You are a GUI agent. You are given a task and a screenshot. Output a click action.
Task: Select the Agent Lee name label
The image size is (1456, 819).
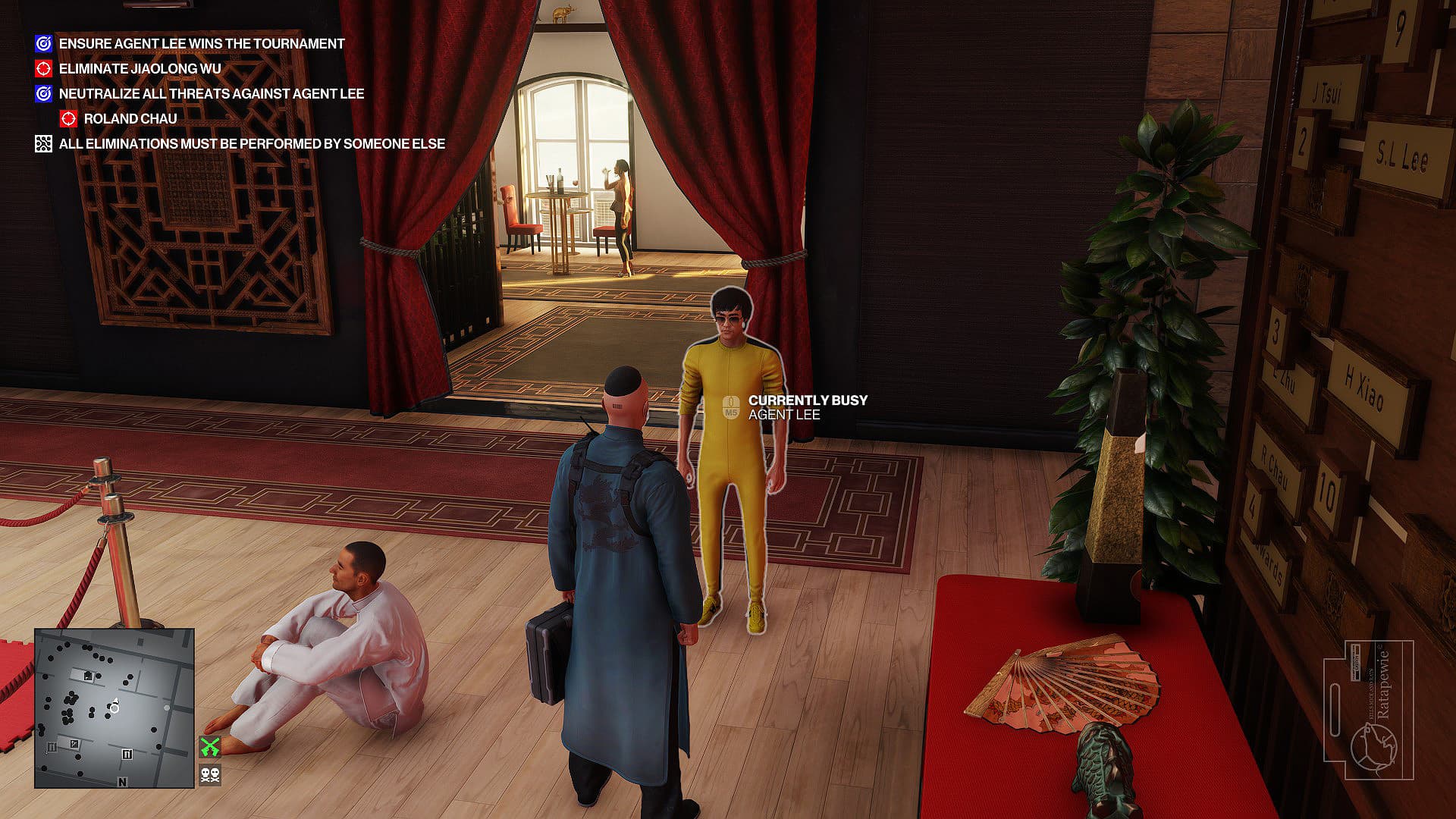click(784, 415)
